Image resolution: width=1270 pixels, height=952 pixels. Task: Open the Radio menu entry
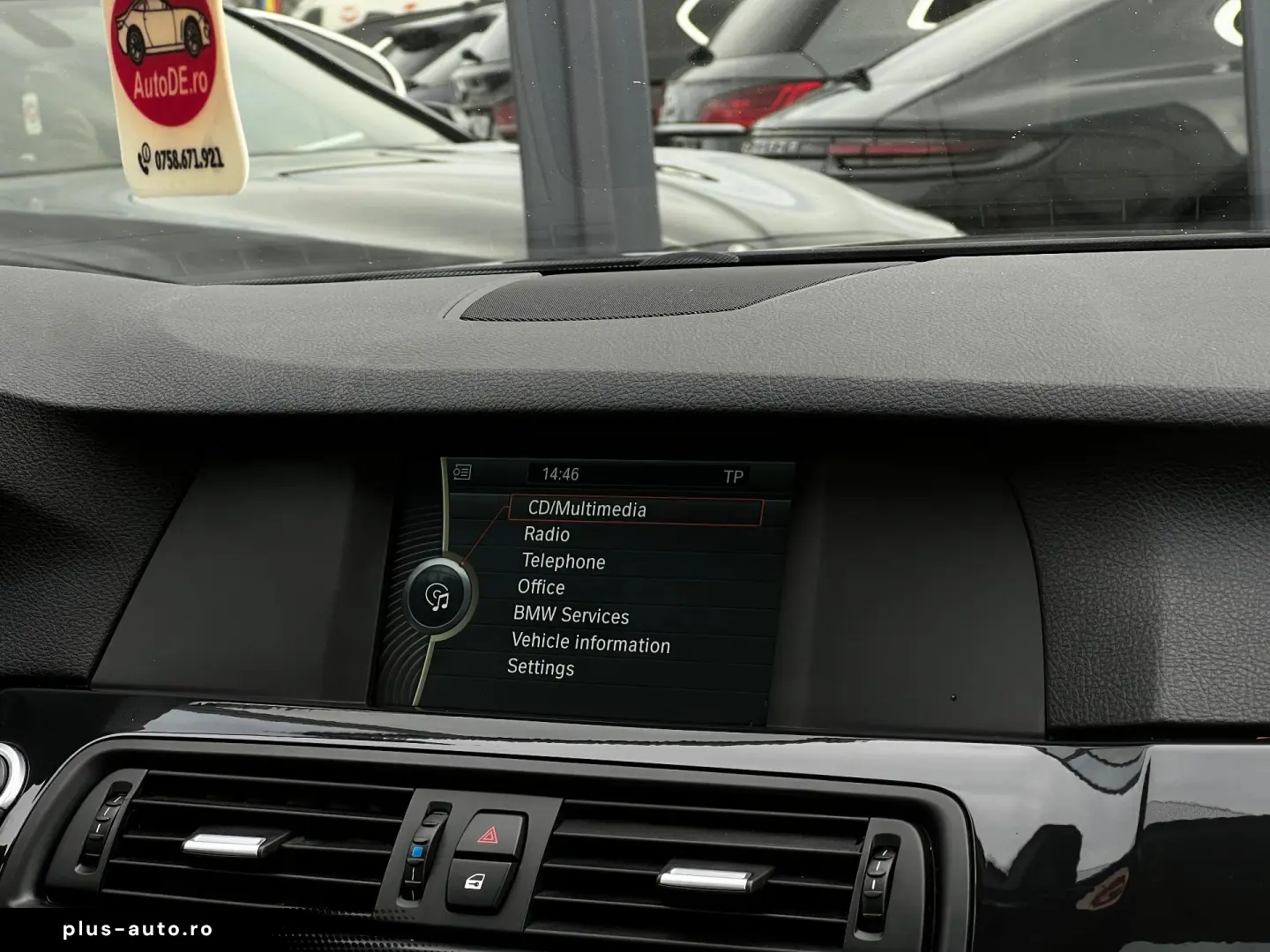tap(547, 534)
